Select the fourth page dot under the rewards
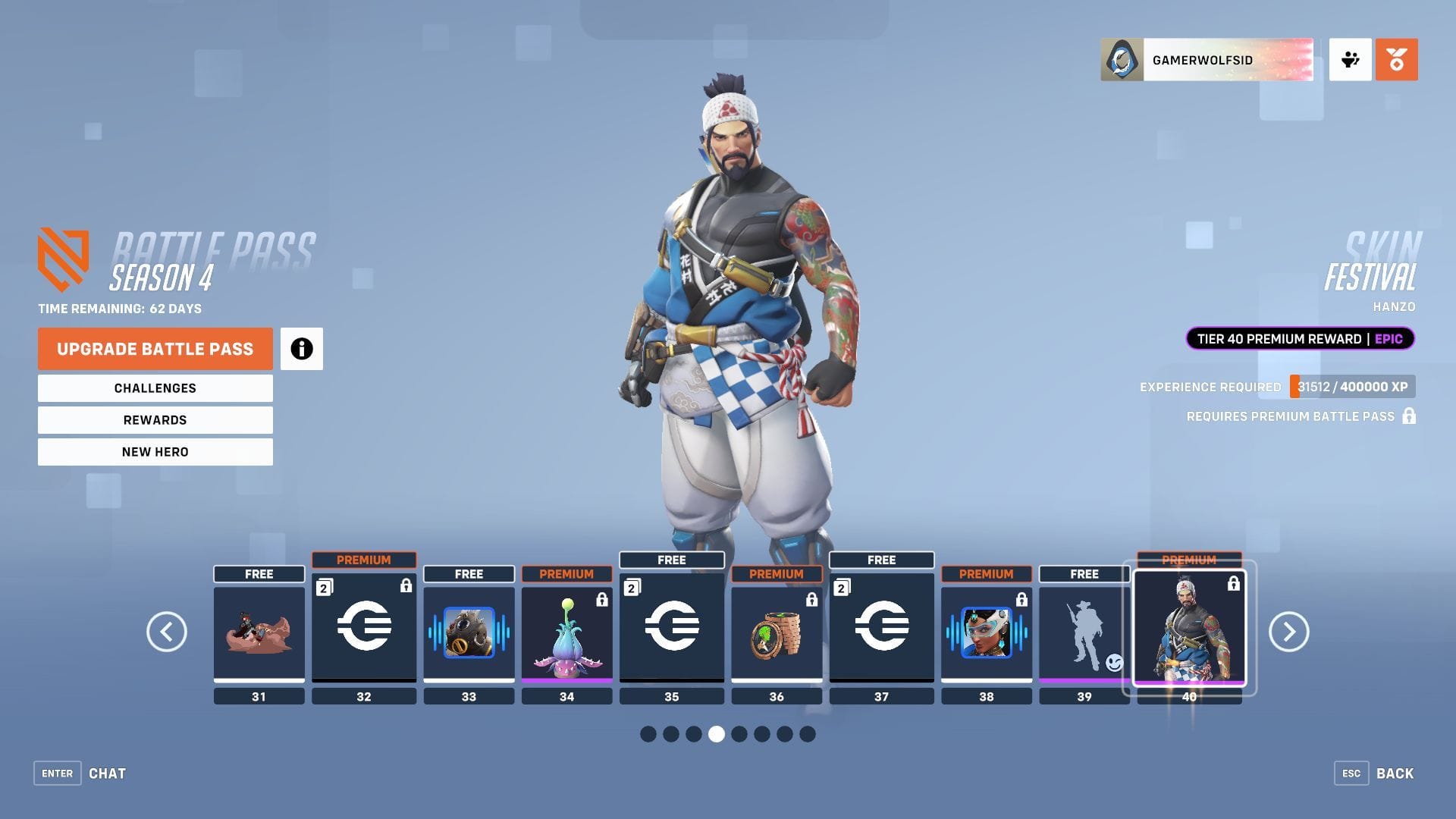Viewport: 1456px width, 819px height. pos(716,734)
